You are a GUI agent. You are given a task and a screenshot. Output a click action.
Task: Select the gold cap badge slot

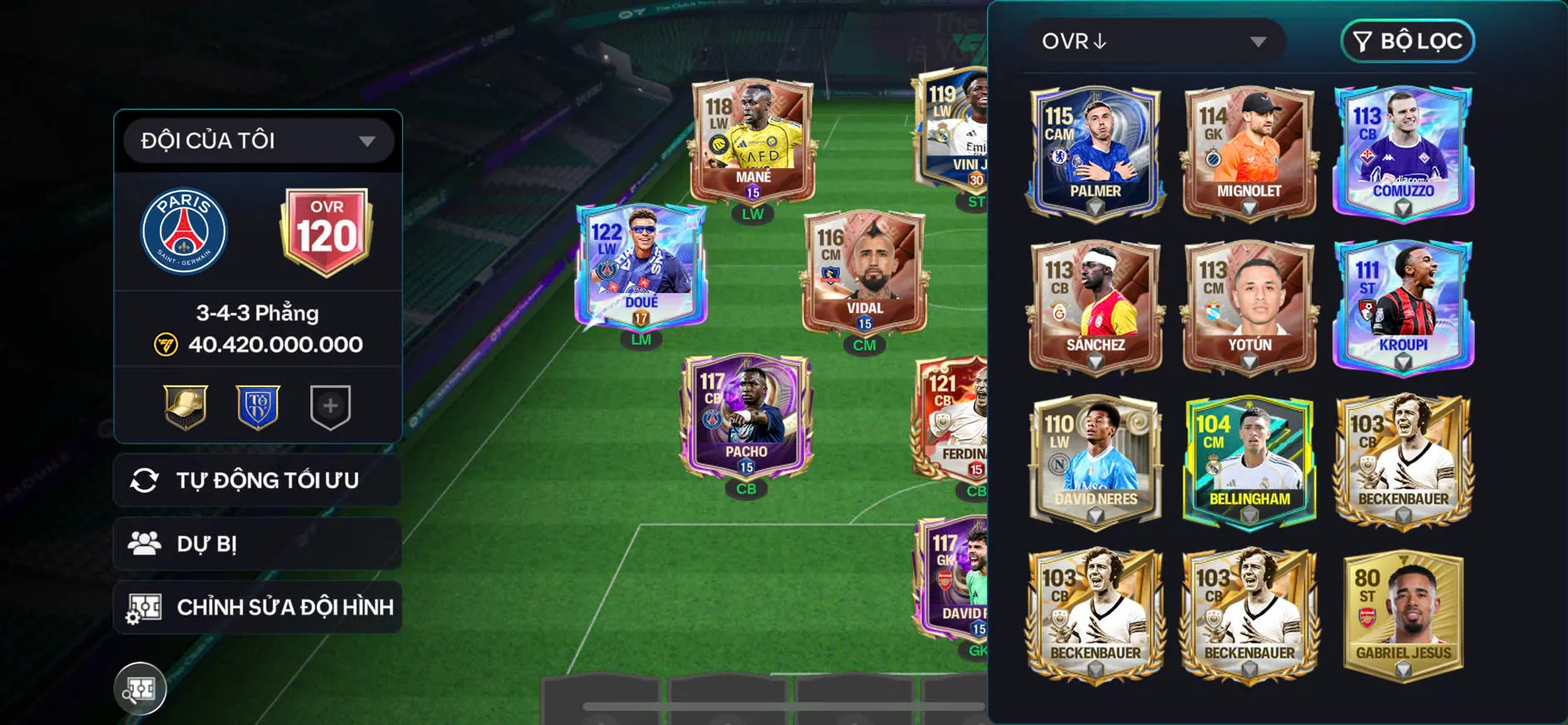[x=185, y=407]
